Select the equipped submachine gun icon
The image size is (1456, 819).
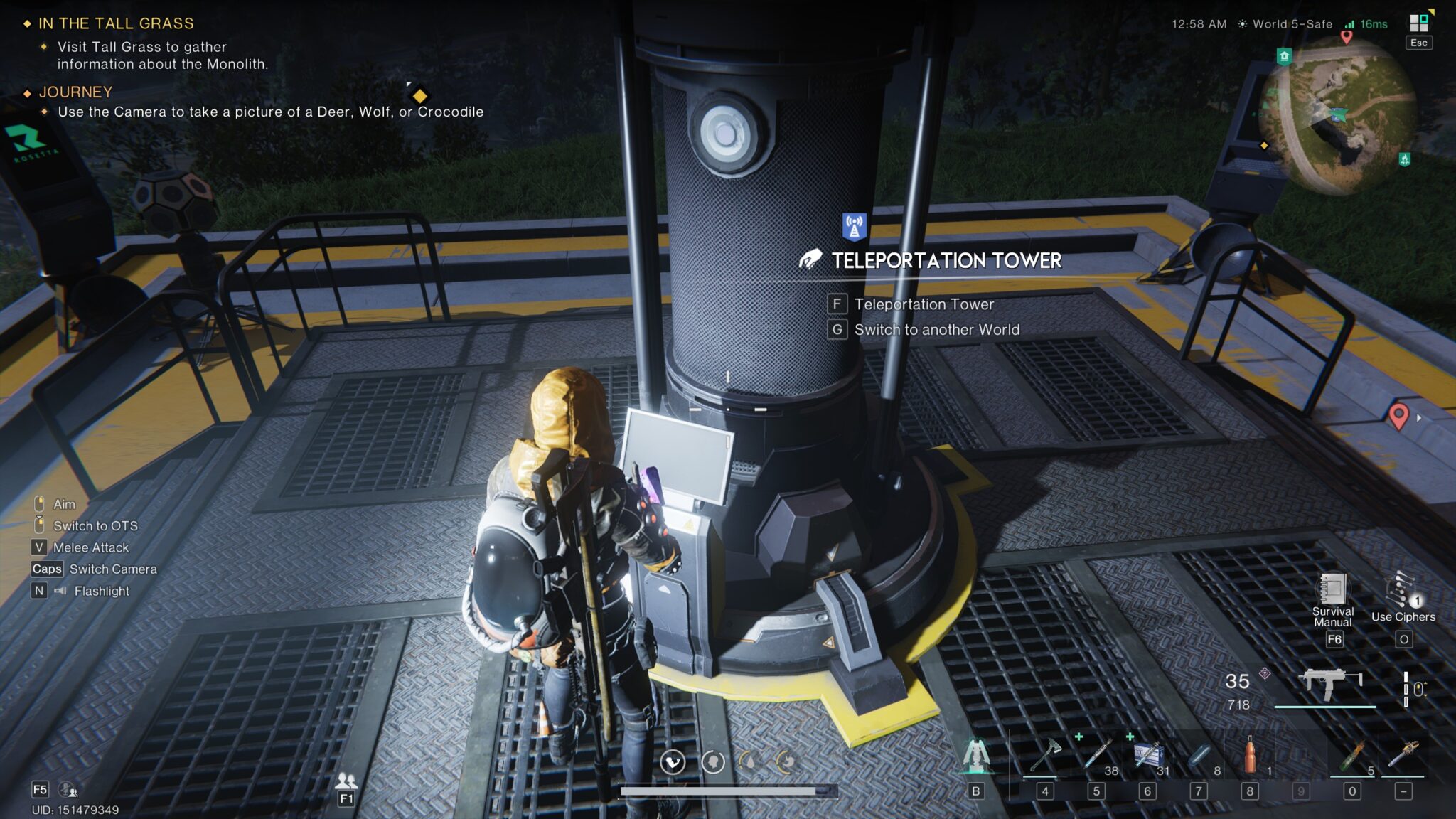pos(1328,684)
